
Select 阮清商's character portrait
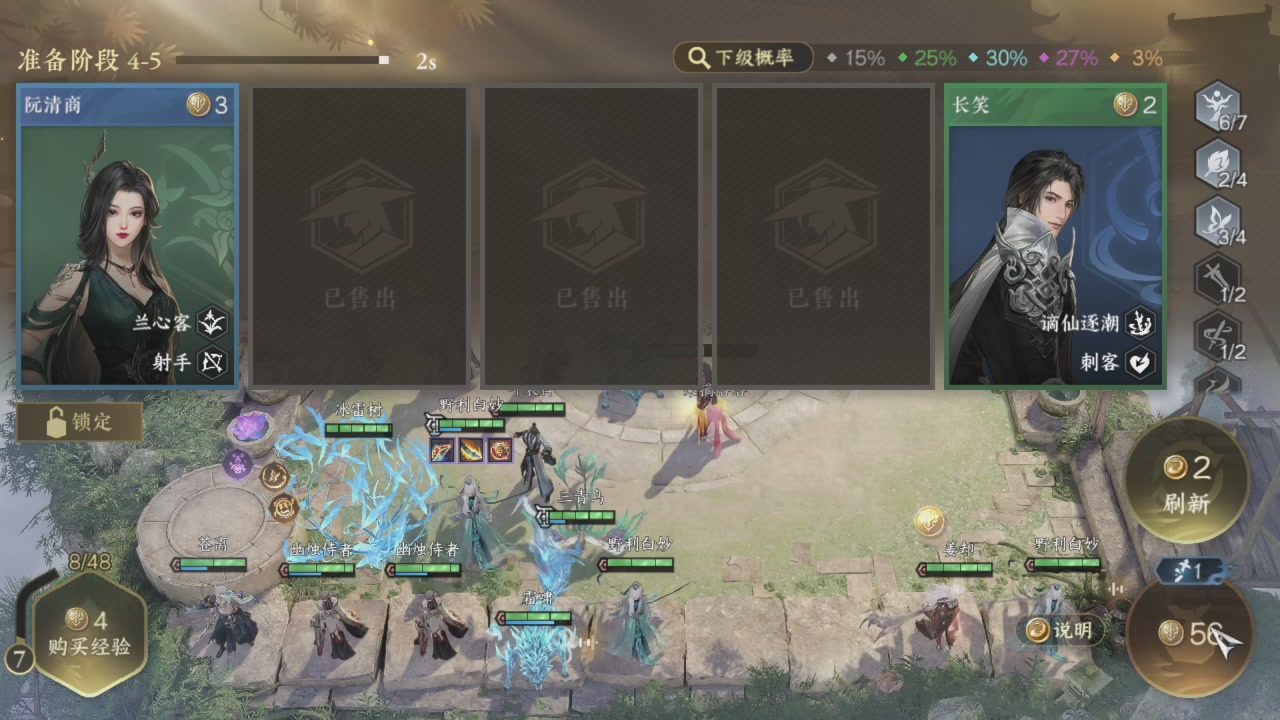pyautogui.click(x=127, y=235)
